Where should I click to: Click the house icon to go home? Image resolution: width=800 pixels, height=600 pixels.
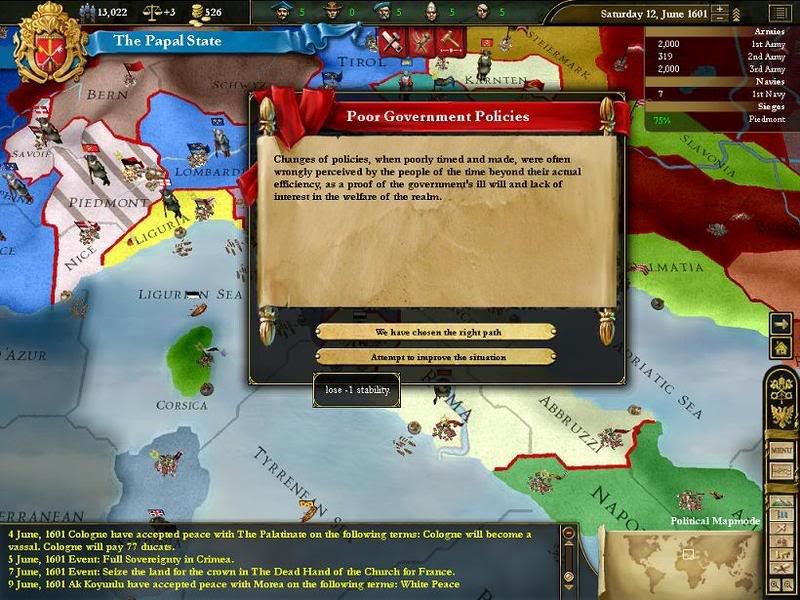click(781, 347)
